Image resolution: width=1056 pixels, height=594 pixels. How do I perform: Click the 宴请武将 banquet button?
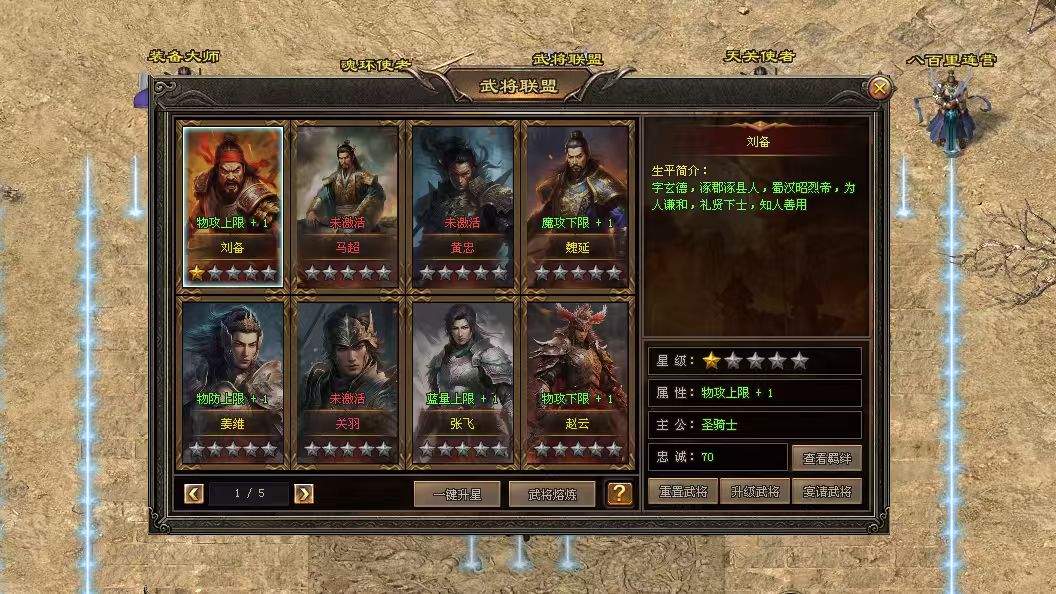(826, 491)
